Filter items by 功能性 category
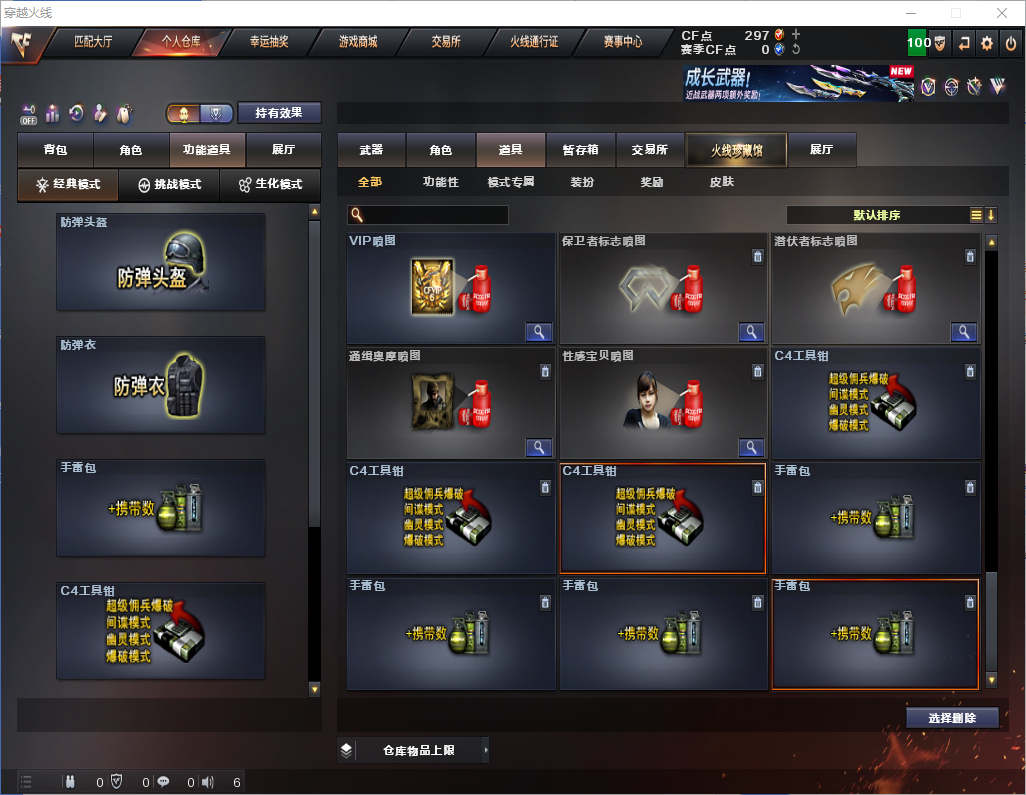Image resolution: width=1026 pixels, height=795 pixels. coord(440,182)
